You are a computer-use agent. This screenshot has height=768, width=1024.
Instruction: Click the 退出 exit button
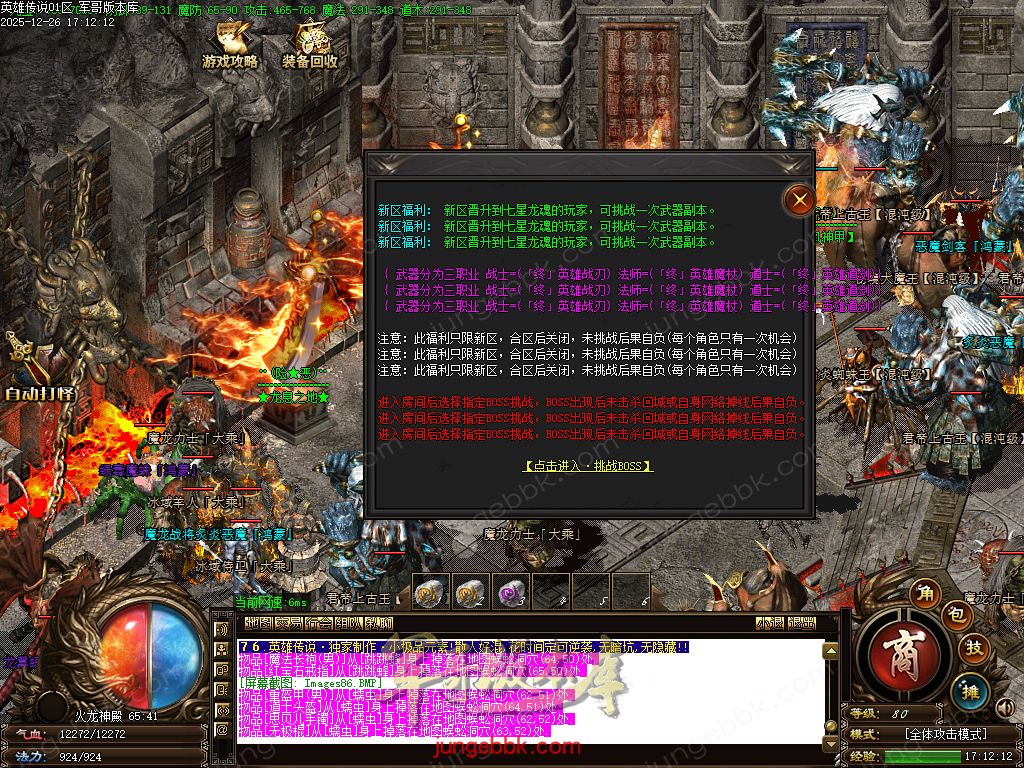click(x=801, y=623)
